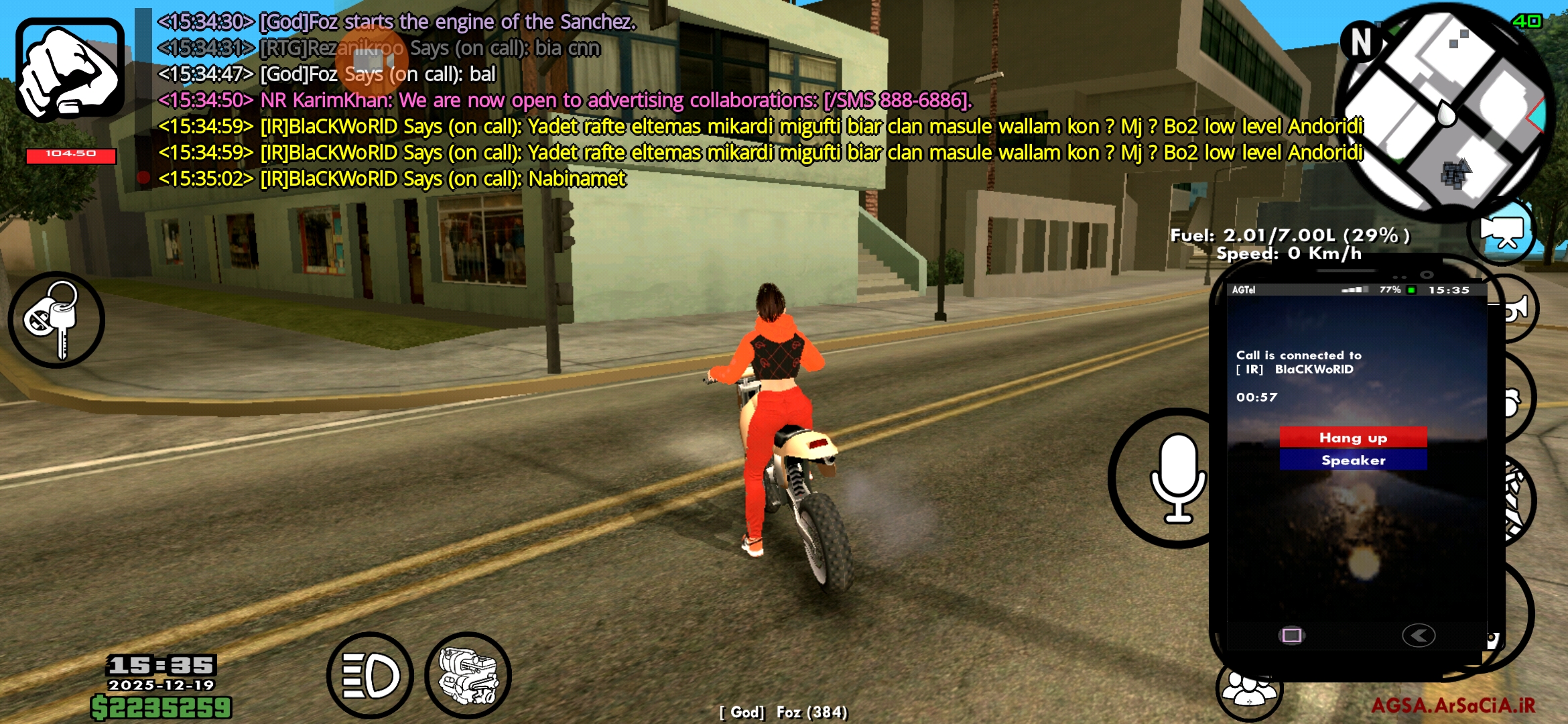Toggle Speaker mode on the phone call
The image size is (1568, 724).
1353,460
